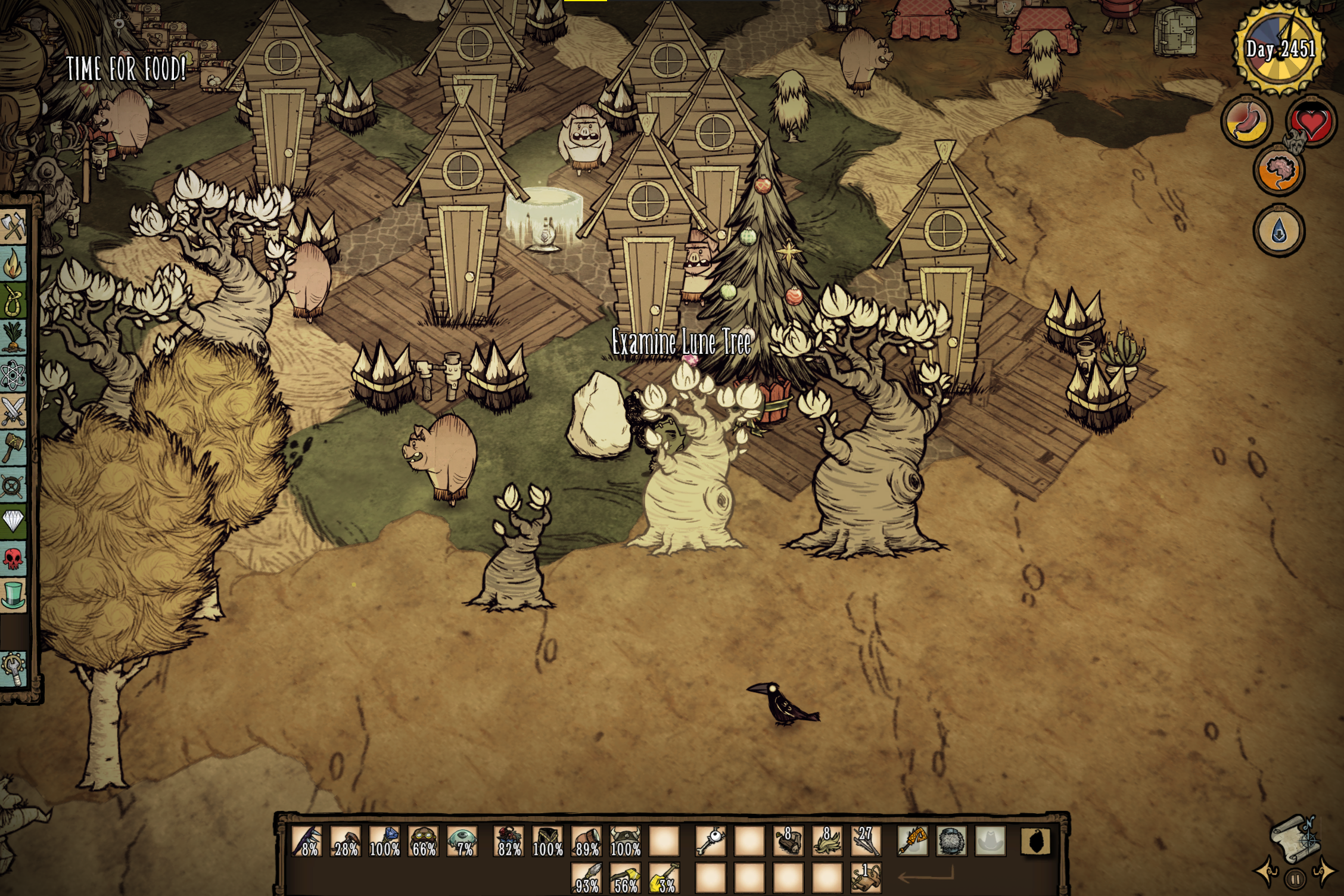Select the log stack of 8
The image size is (1344, 896).
click(788, 841)
